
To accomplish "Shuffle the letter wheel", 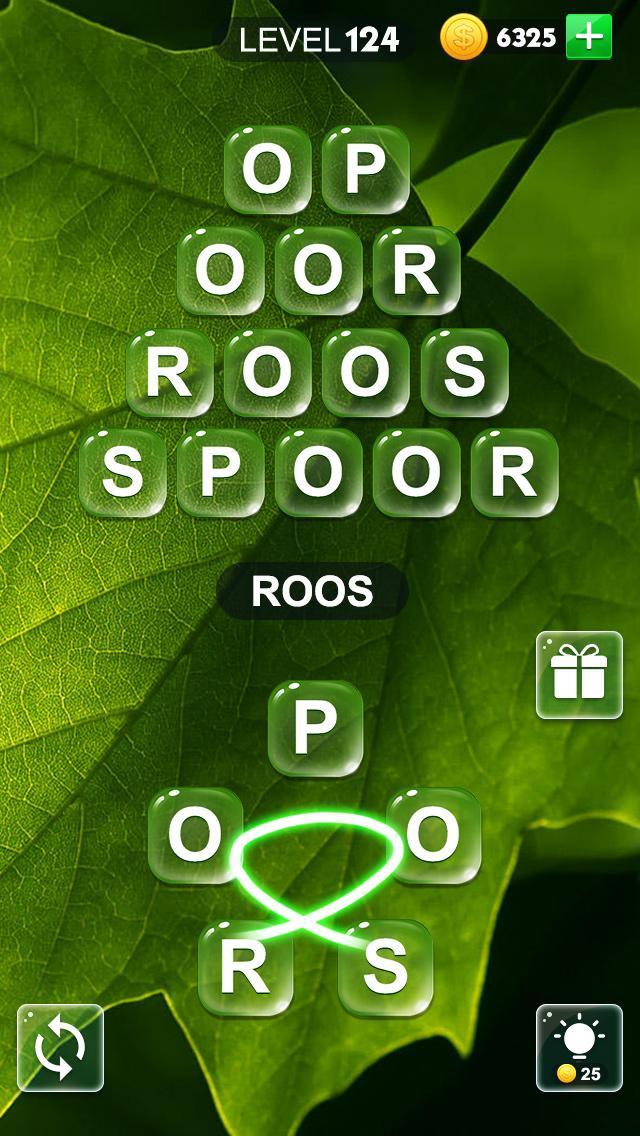I will 60,1047.
